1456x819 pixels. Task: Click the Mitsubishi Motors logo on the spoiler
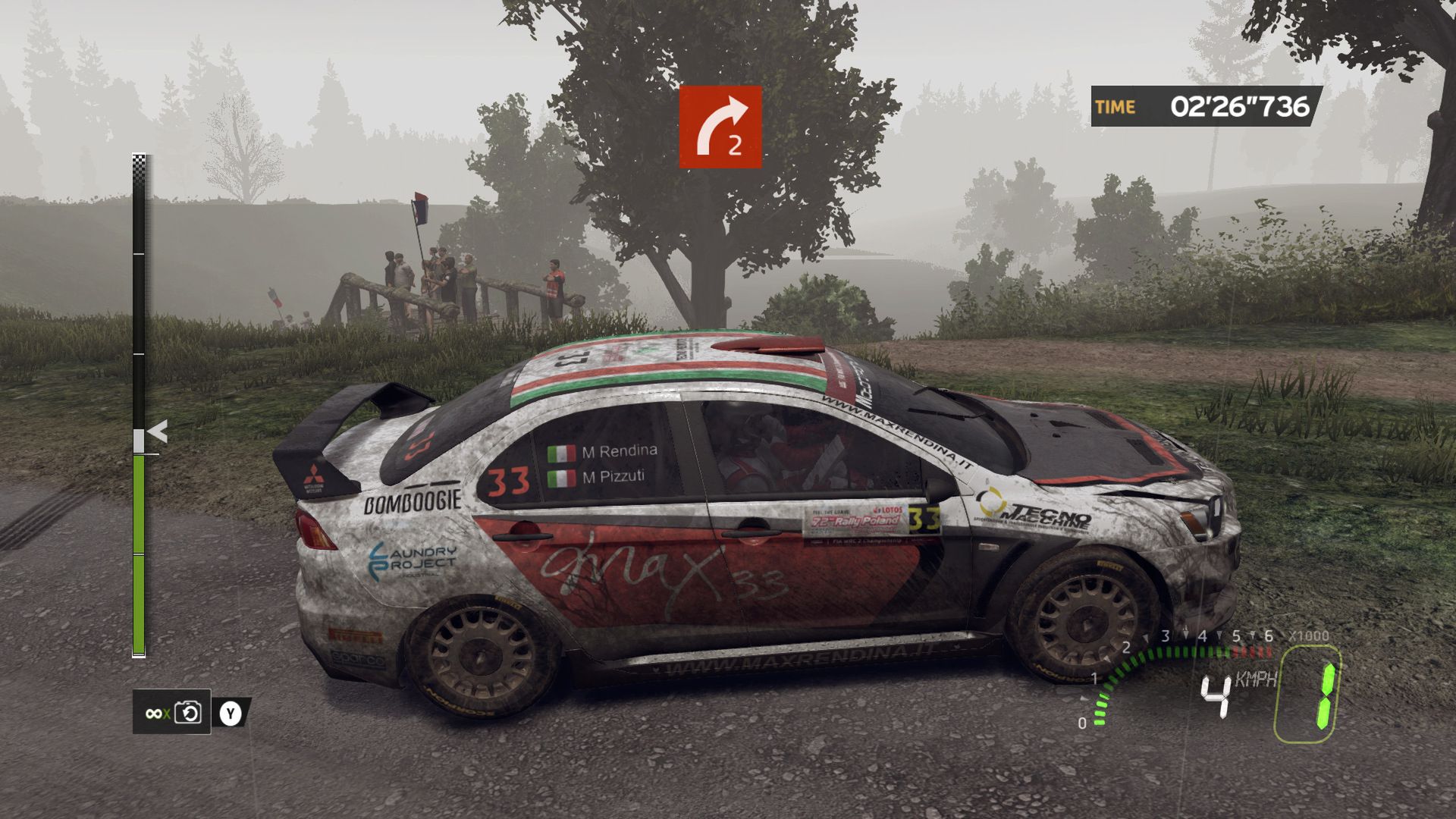[x=316, y=476]
